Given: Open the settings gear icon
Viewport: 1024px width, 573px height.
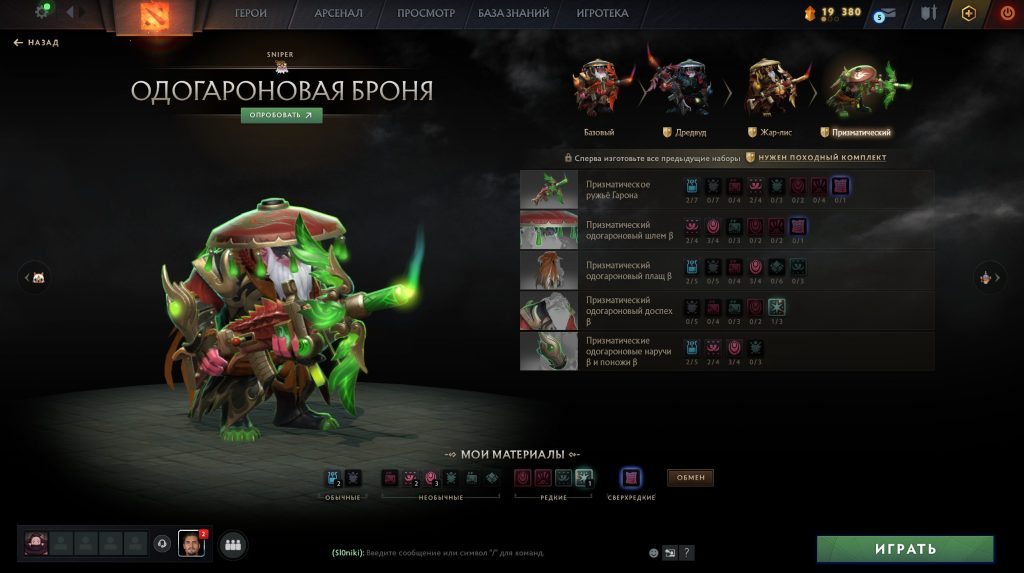Looking at the screenshot, I should coord(43,12).
